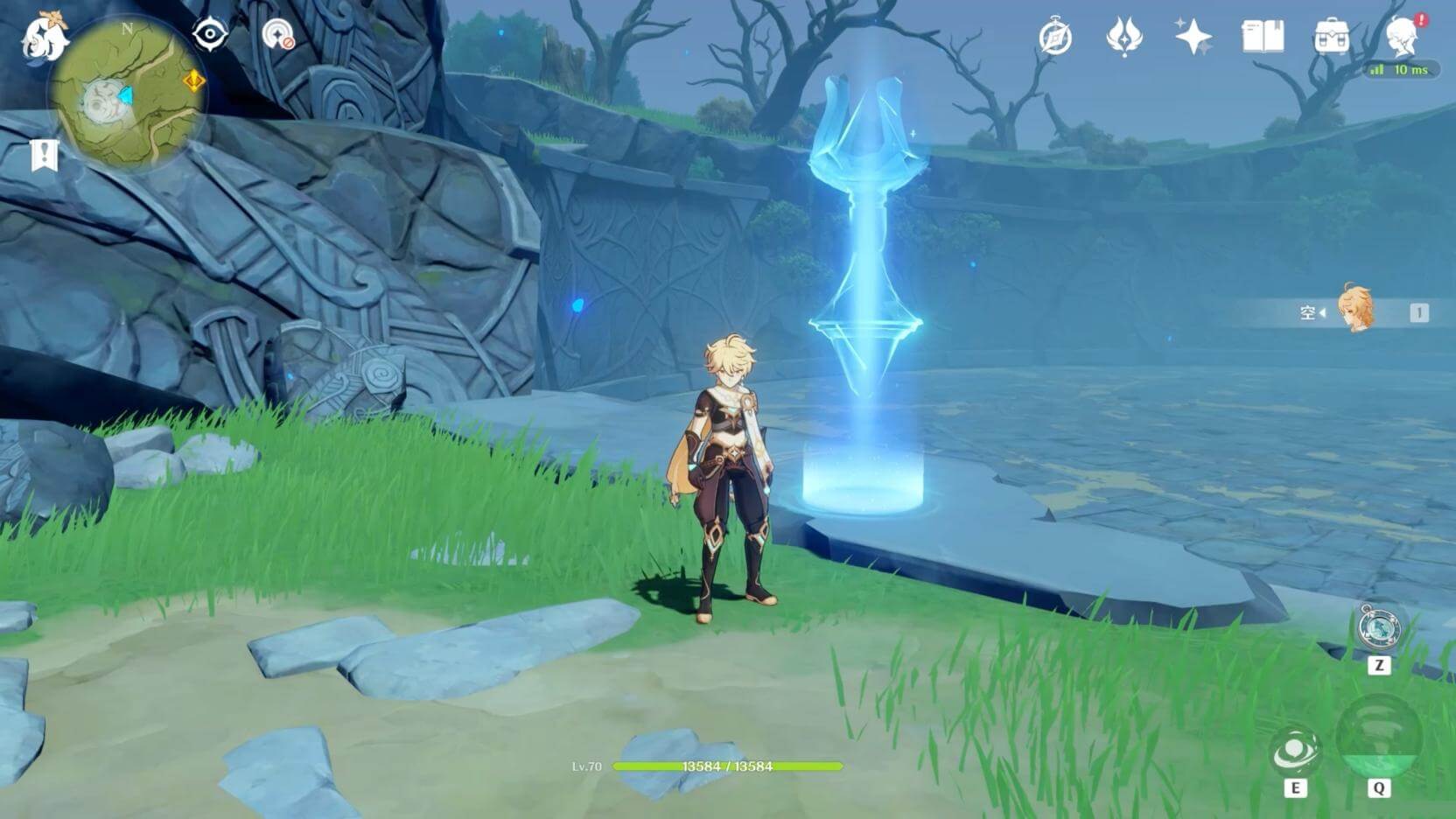
Task: Toggle the eye view icon
Action: [x=210, y=35]
